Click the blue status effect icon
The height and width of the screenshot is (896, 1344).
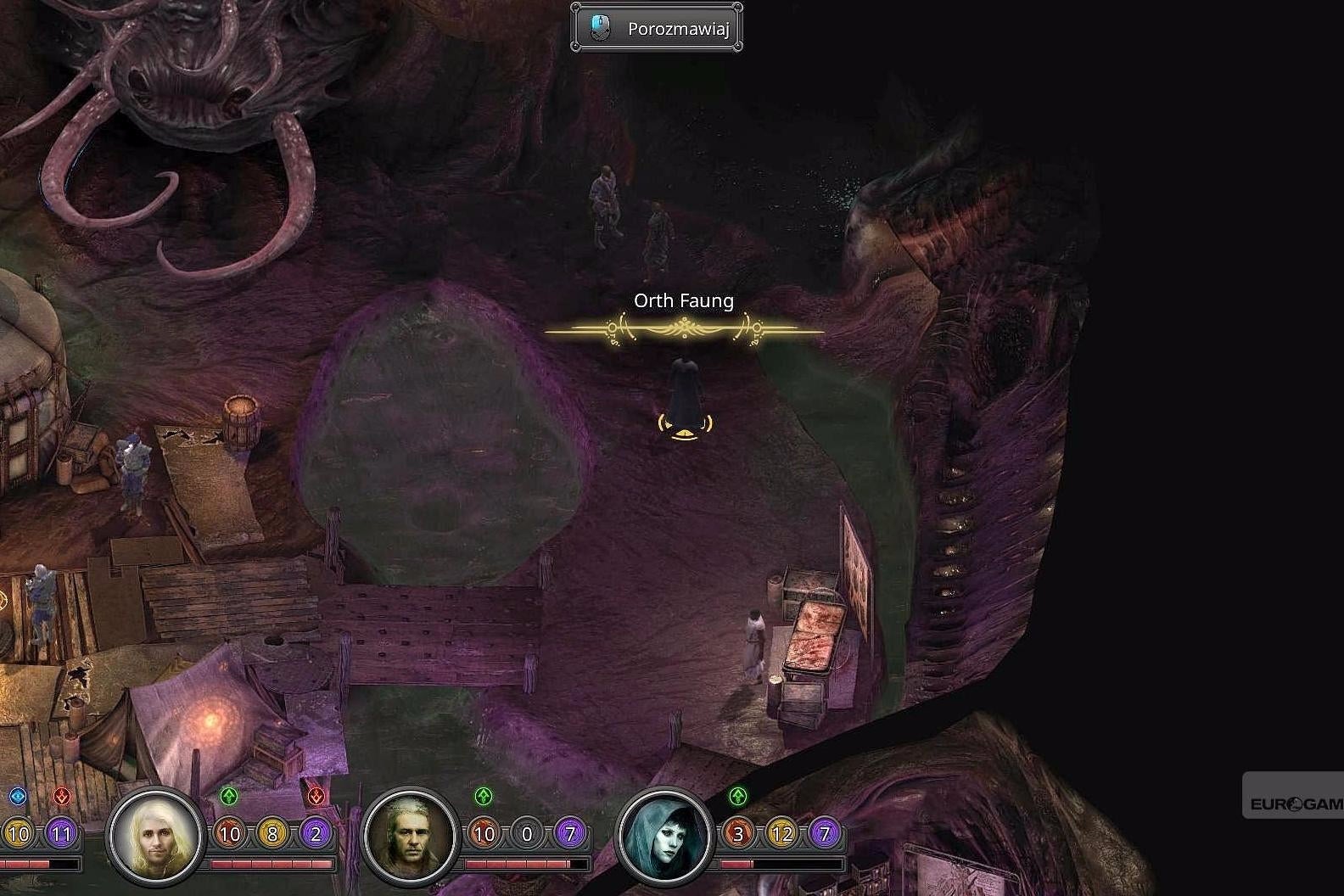point(18,797)
